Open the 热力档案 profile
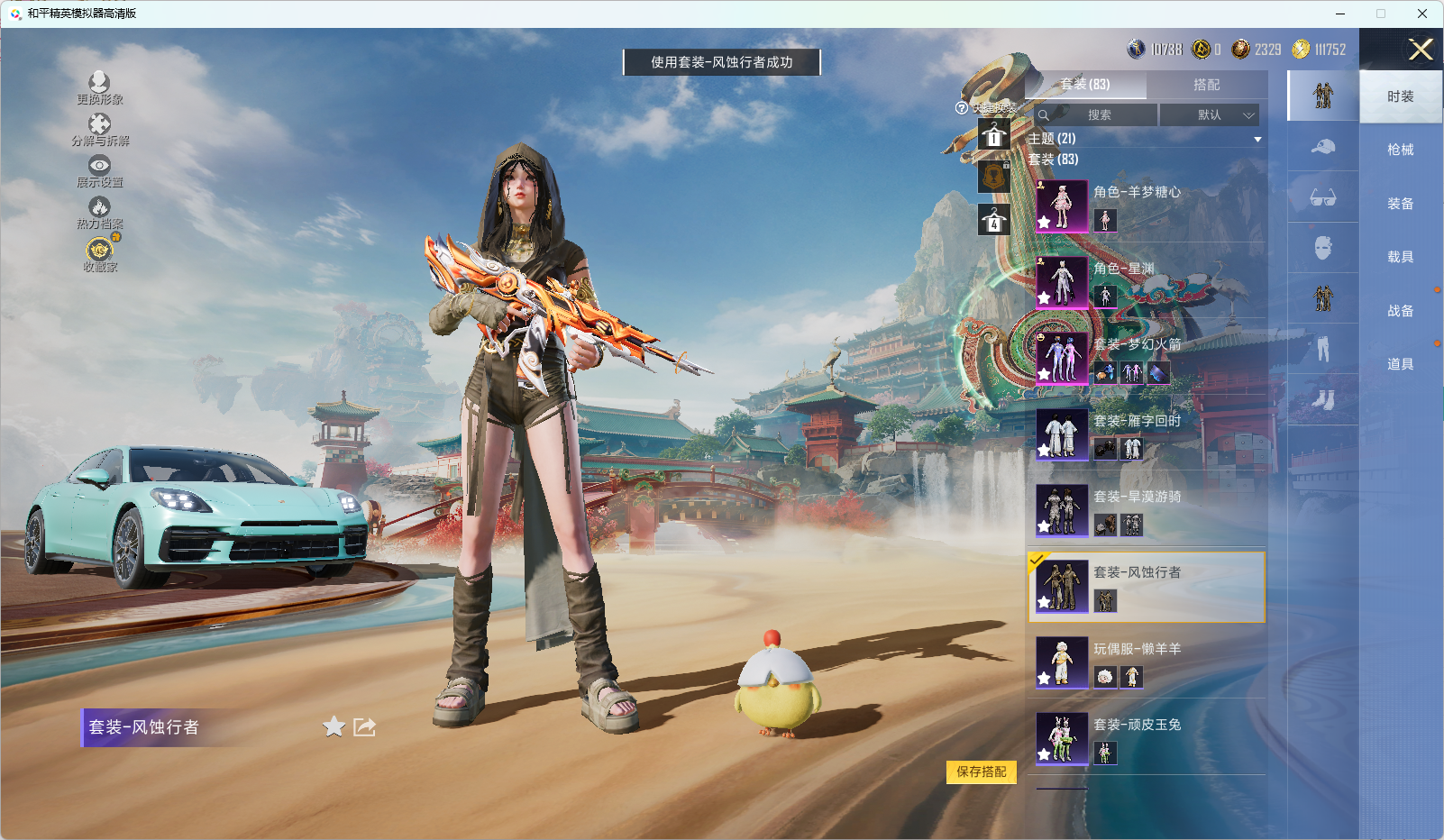 (x=99, y=214)
